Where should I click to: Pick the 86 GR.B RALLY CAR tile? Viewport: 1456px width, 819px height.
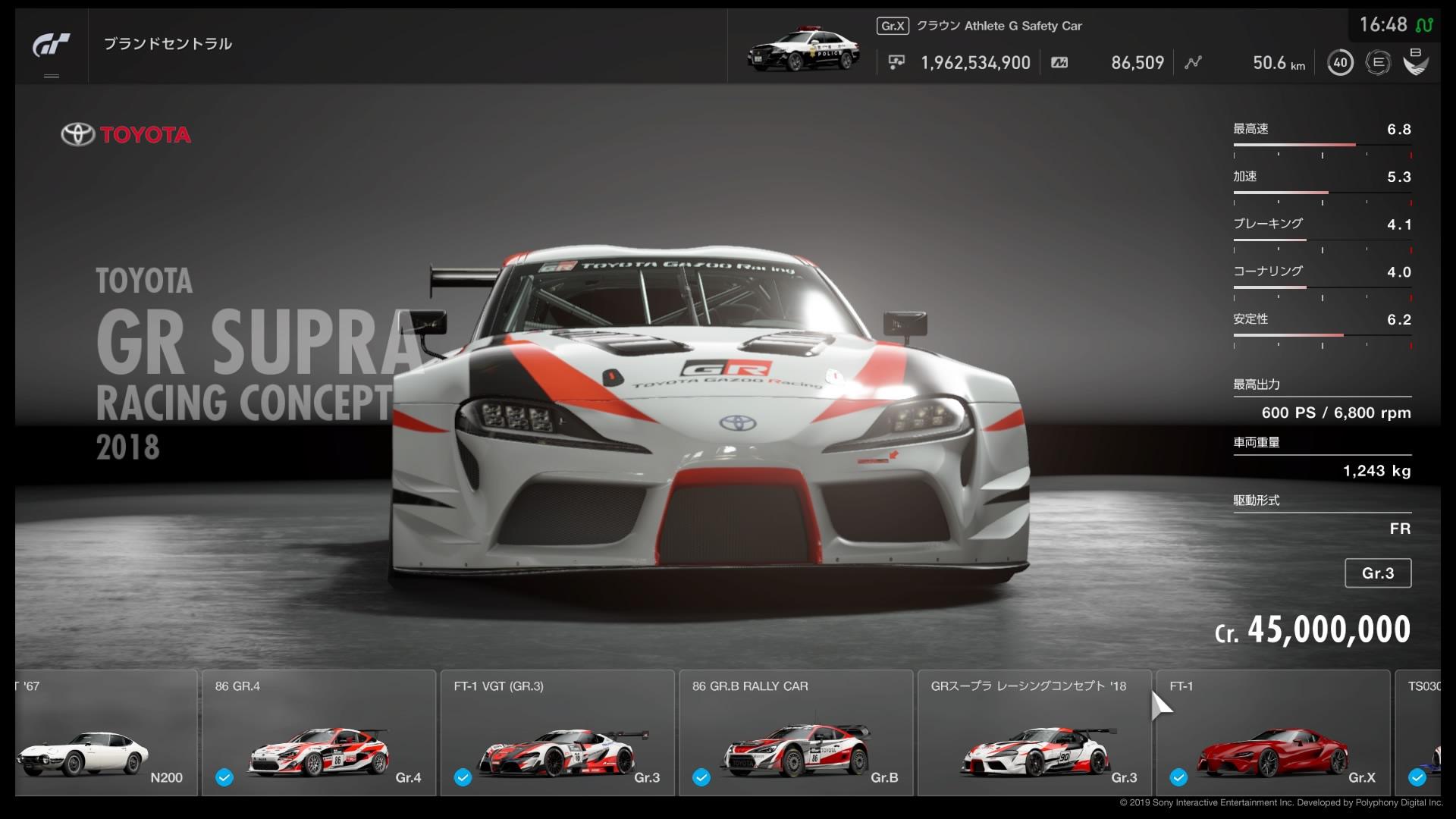click(795, 733)
